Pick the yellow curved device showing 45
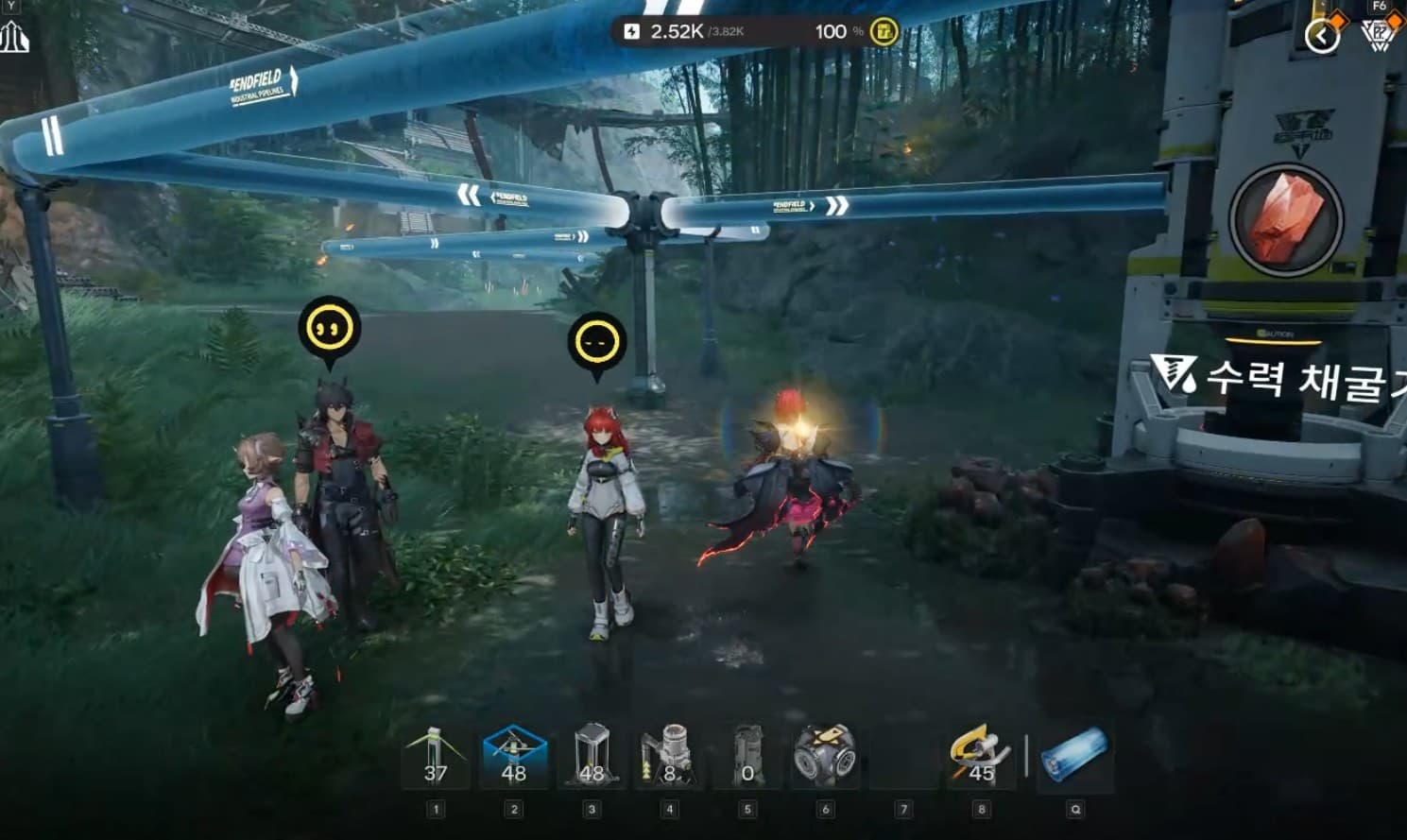 pyautogui.click(x=981, y=758)
